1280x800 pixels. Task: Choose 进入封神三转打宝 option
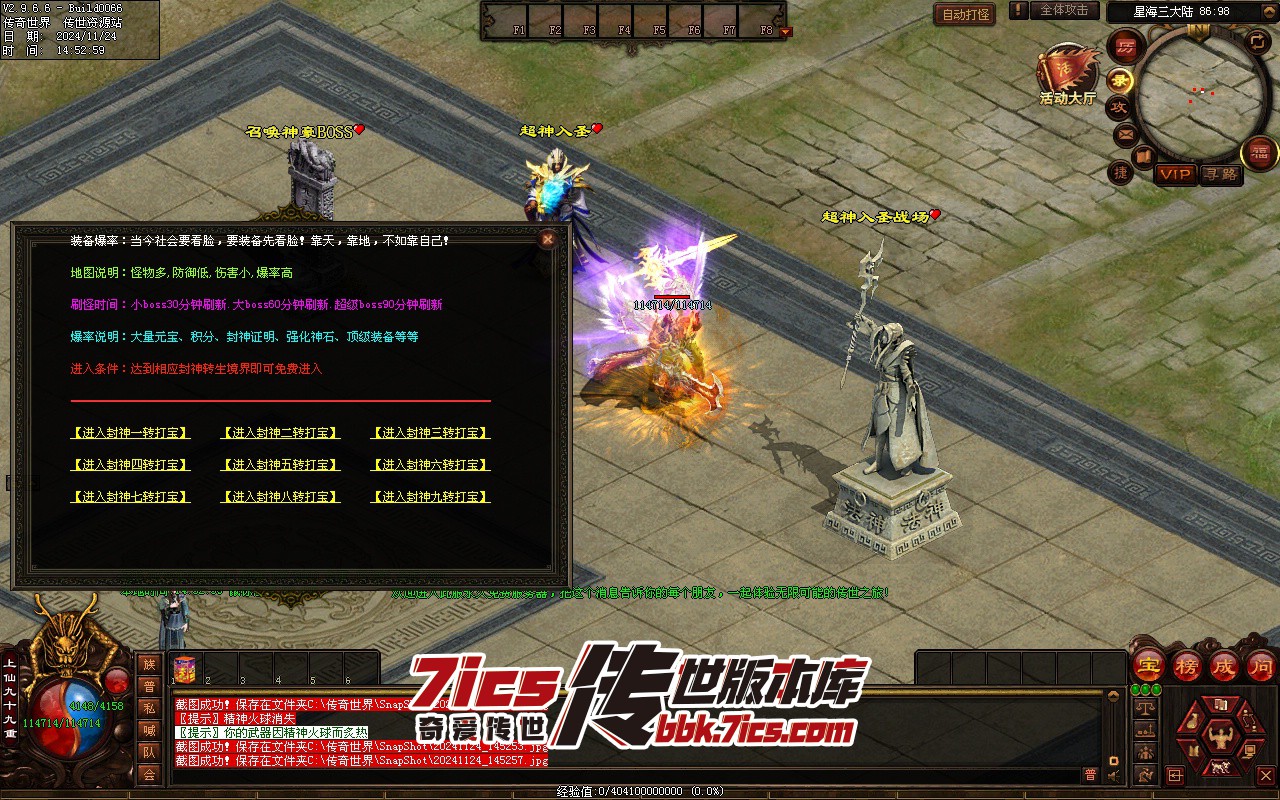click(430, 433)
